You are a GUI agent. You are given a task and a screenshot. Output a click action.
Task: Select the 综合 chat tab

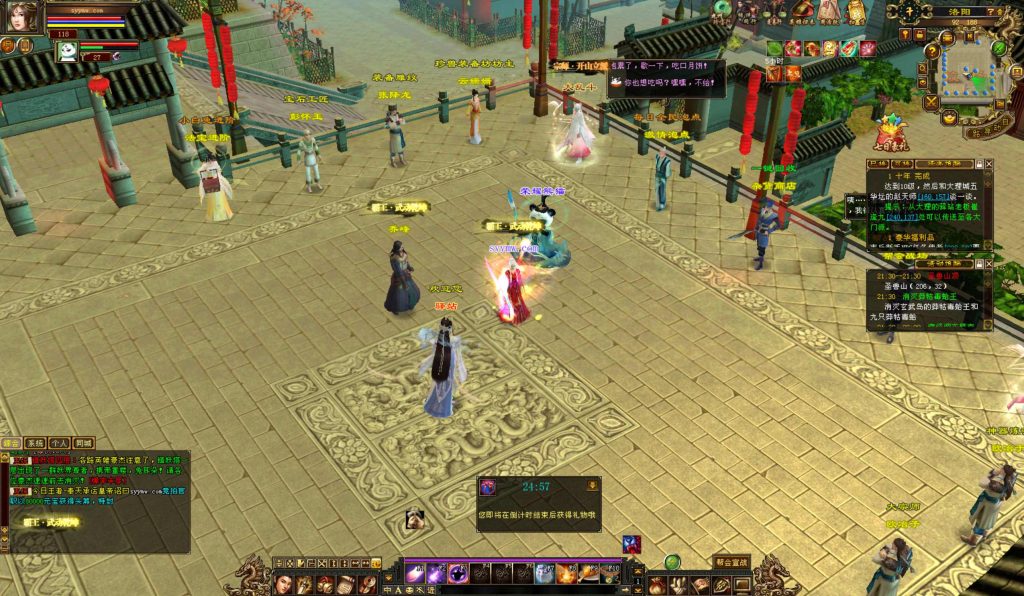(12, 443)
